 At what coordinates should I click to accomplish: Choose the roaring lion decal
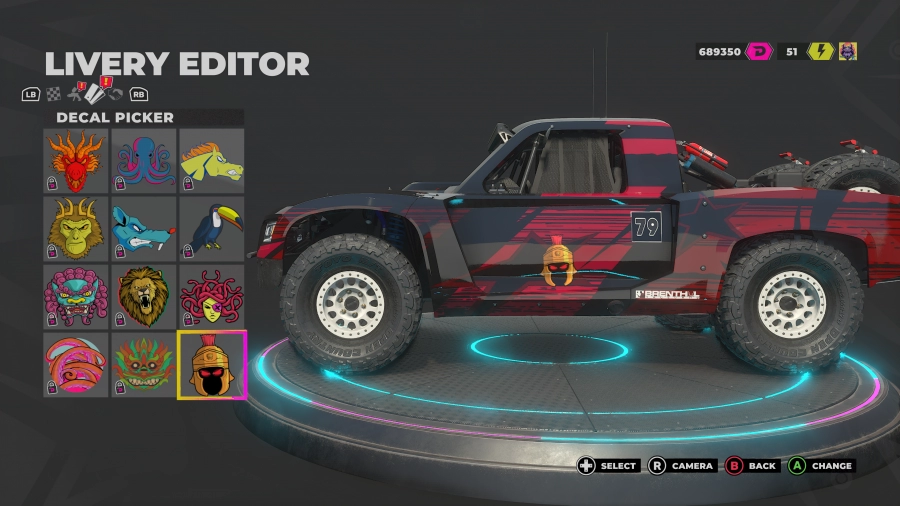[144, 296]
